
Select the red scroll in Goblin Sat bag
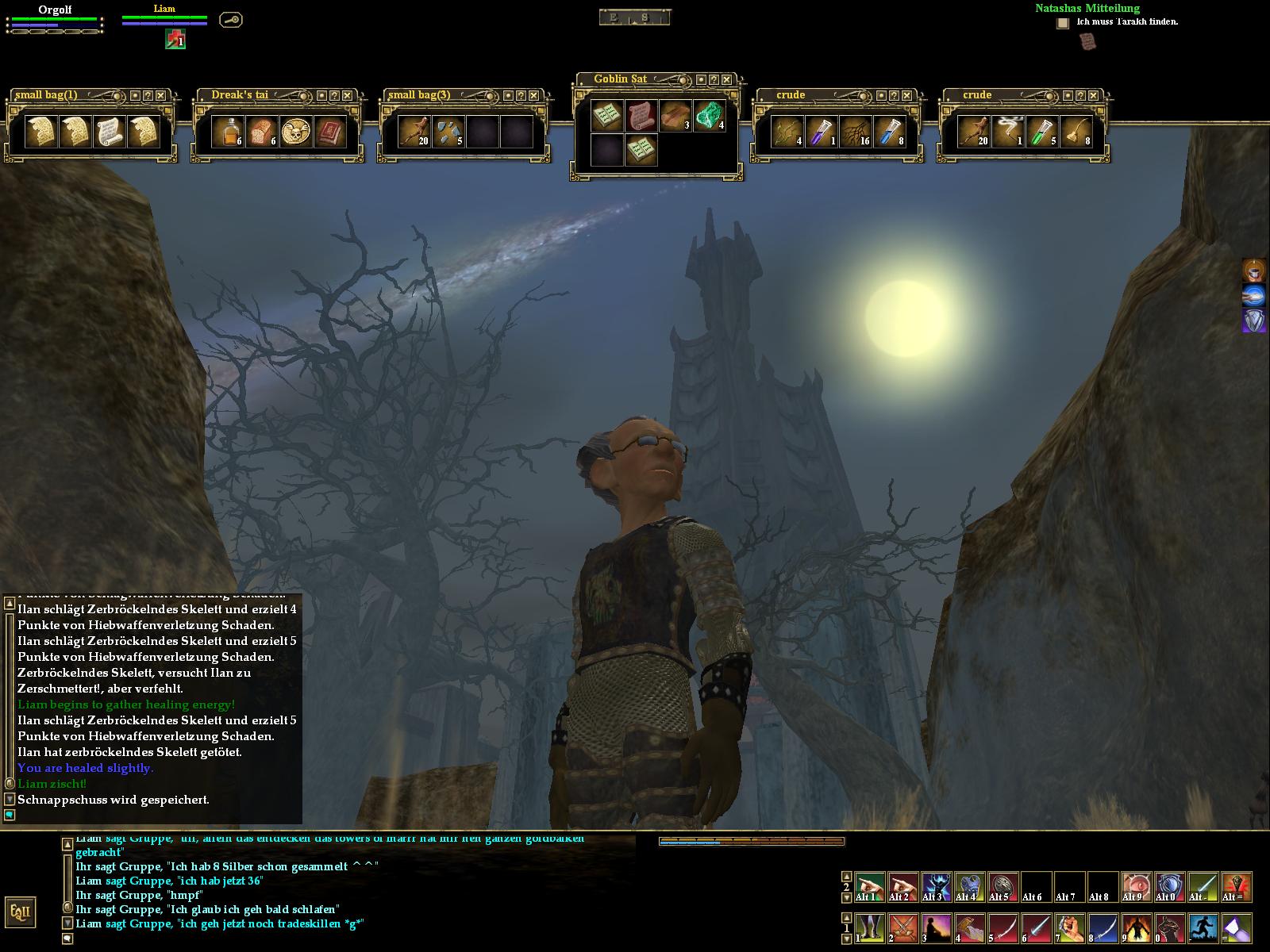[x=641, y=116]
